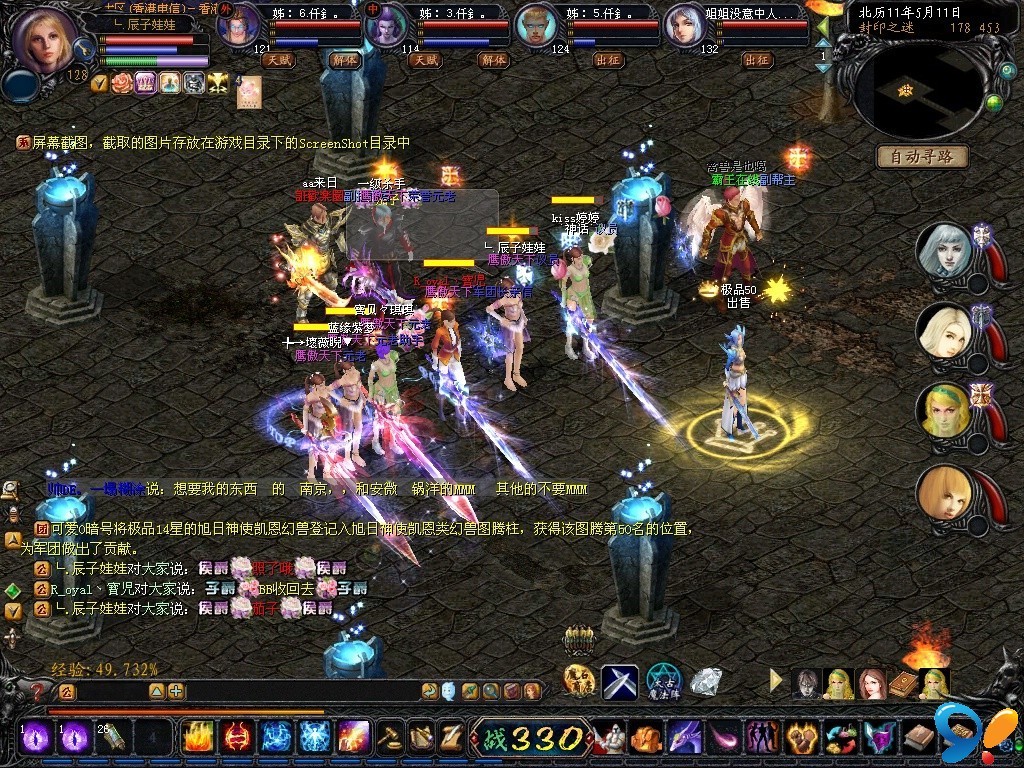The height and width of the screenshot is (768, 1024).
Task: Expand the bottom portrait row arrow
Action: coord(777,681)
